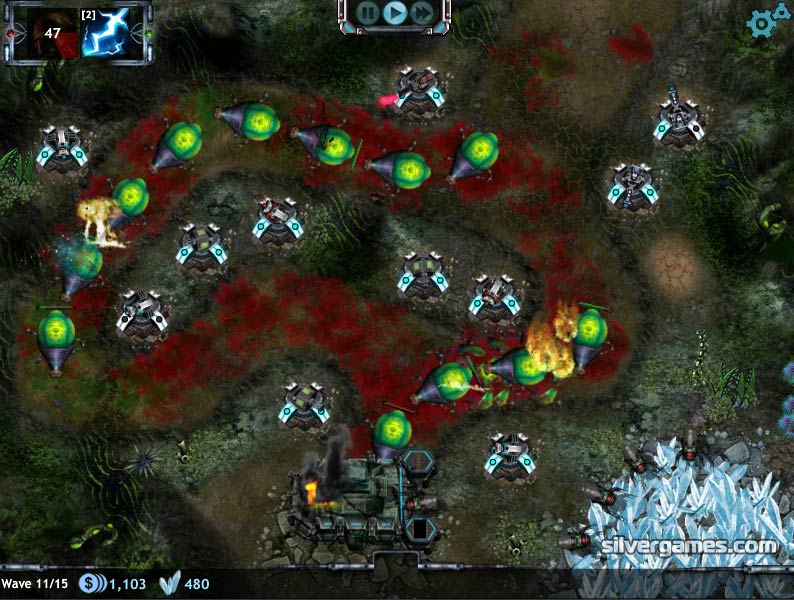The height and width of the screenshot is (600, 794).
Task: Visit the silvergames.com watermark link
Action: 690,548
